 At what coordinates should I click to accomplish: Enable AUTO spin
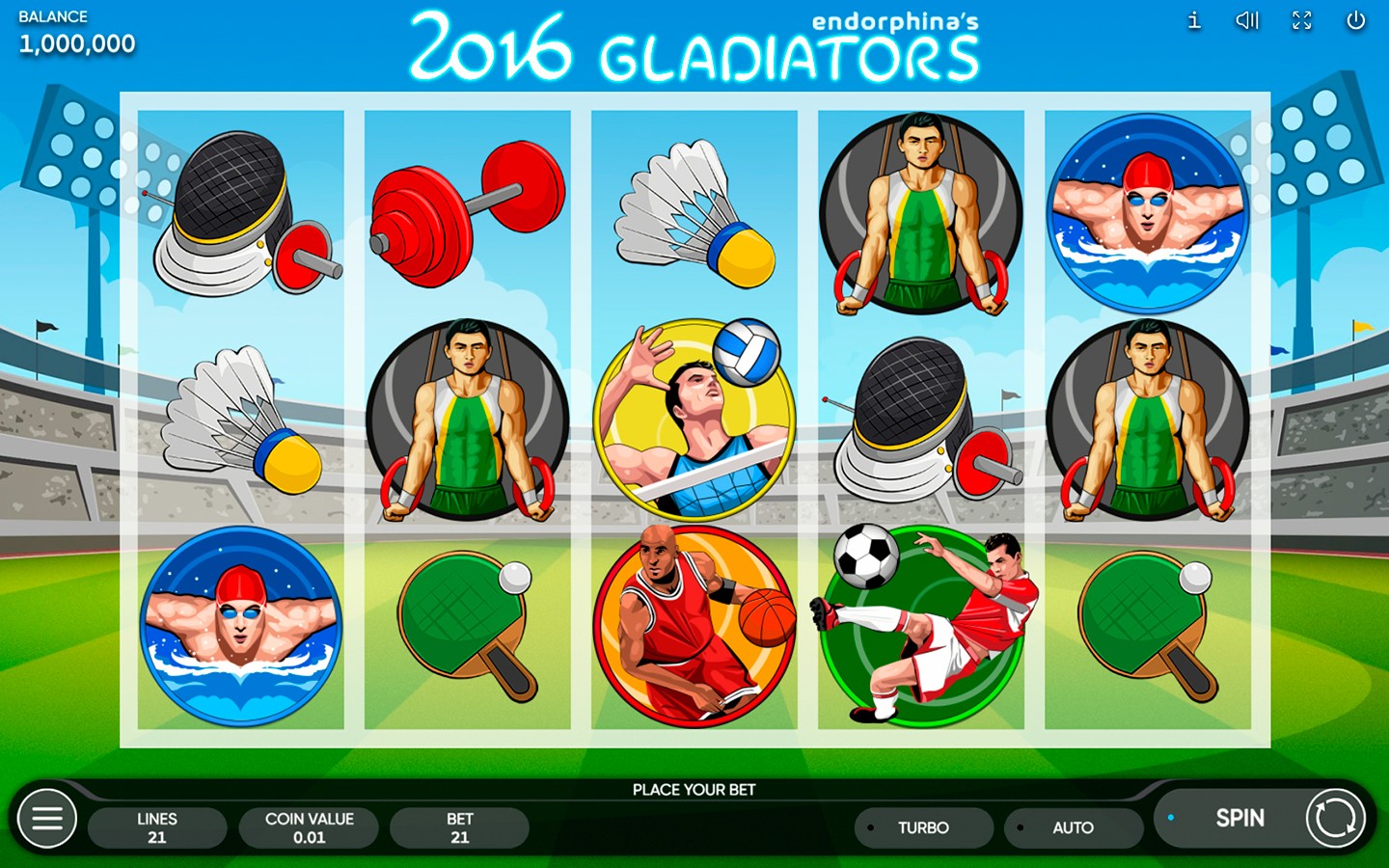click(x=1073, y=827)
